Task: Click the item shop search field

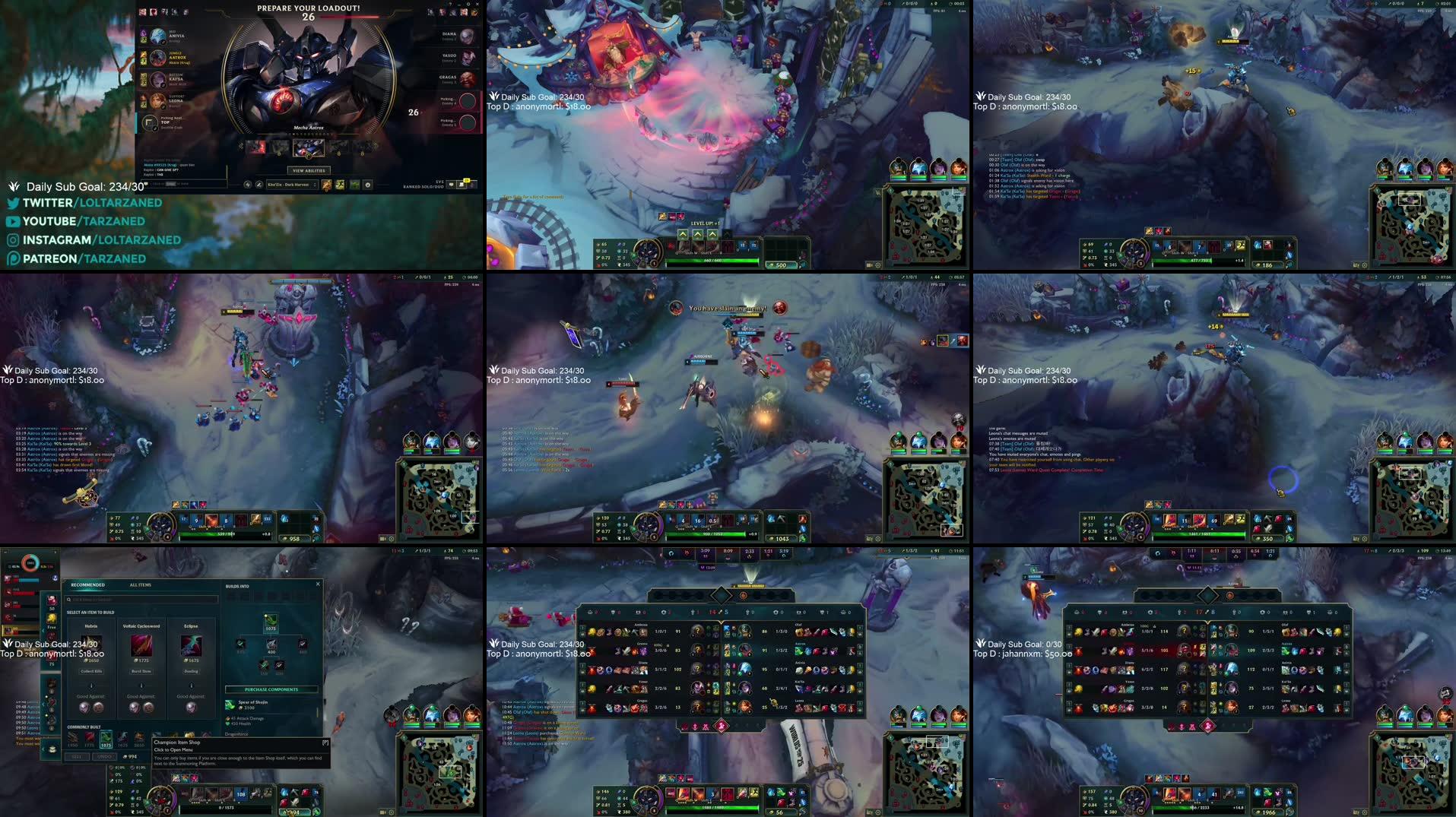Action: coord(142,599)
